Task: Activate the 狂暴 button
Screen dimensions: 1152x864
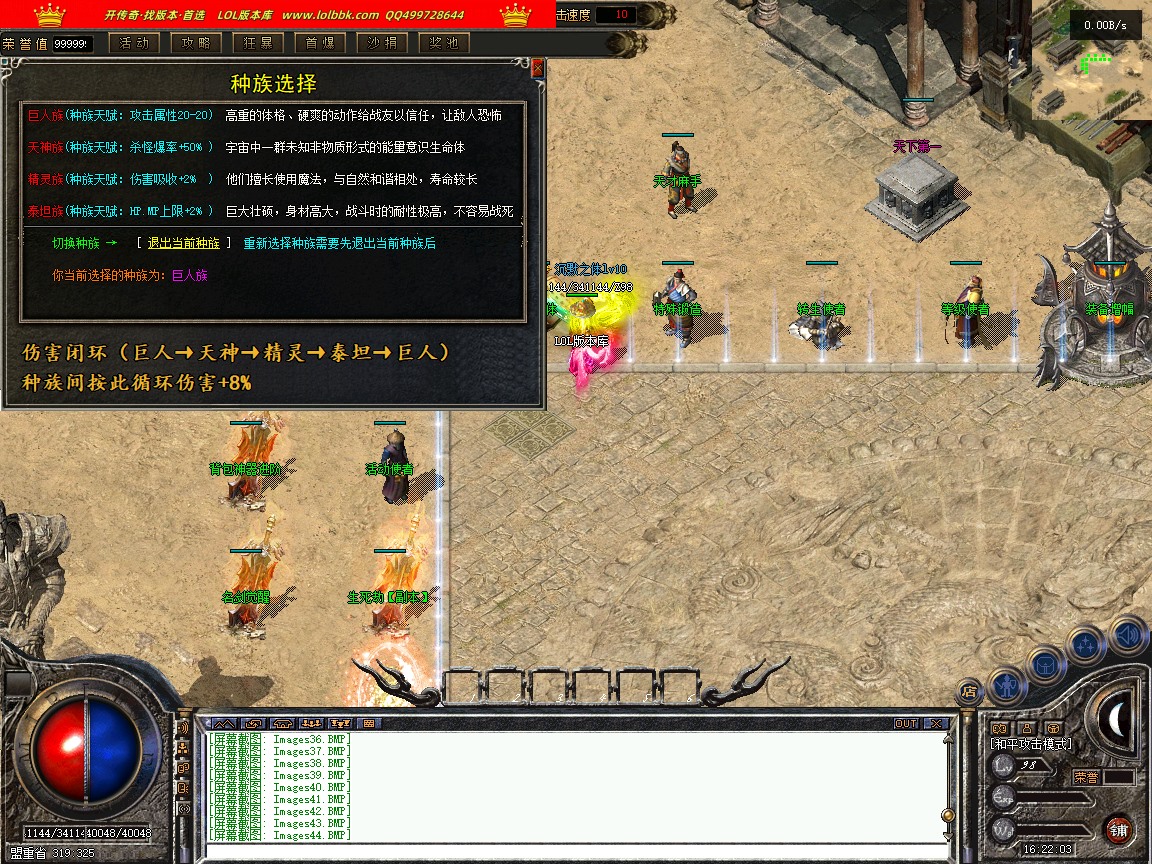Action: tap(258, 43)
